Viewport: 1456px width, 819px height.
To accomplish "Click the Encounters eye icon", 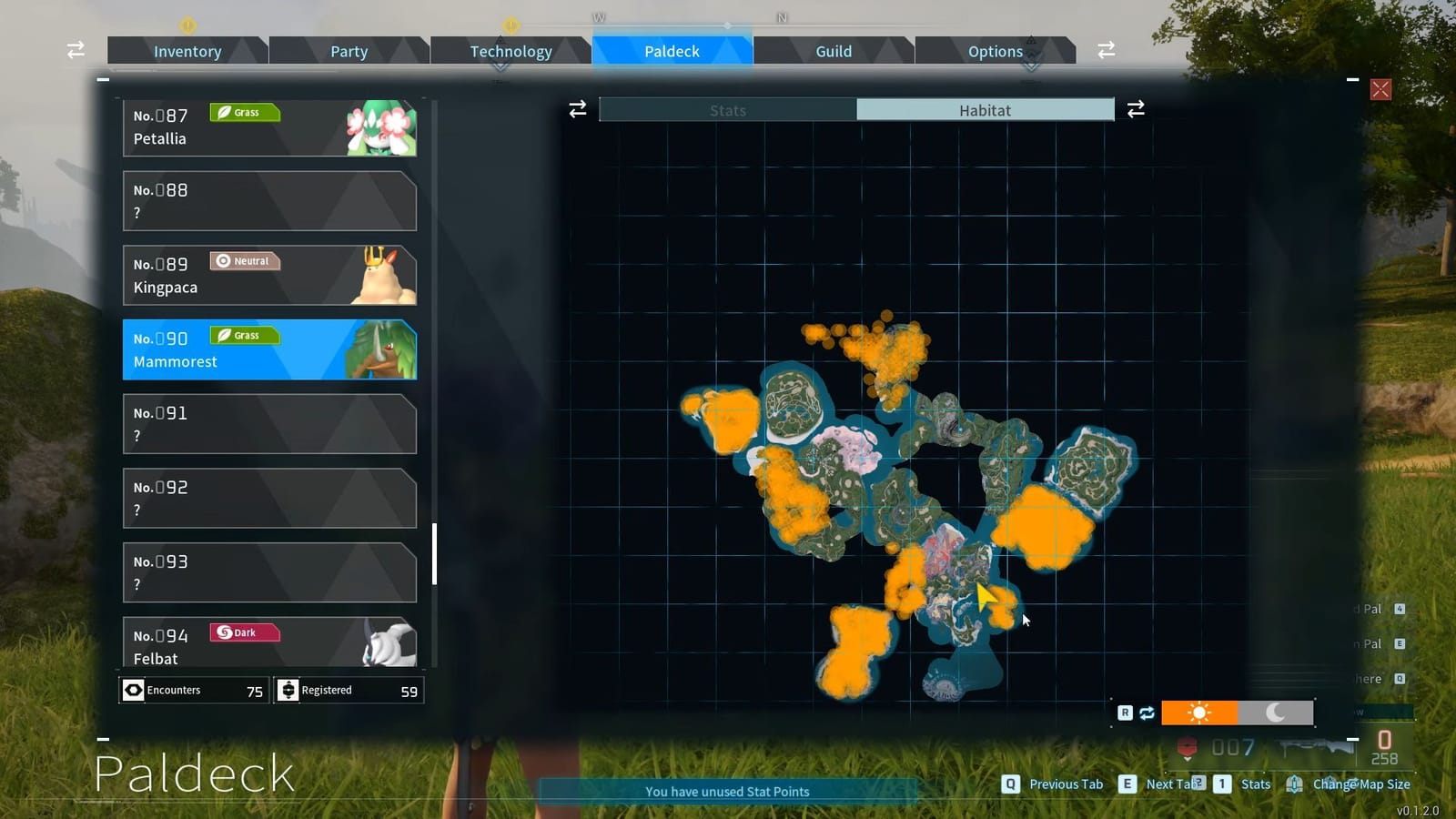I will (133, 690).
